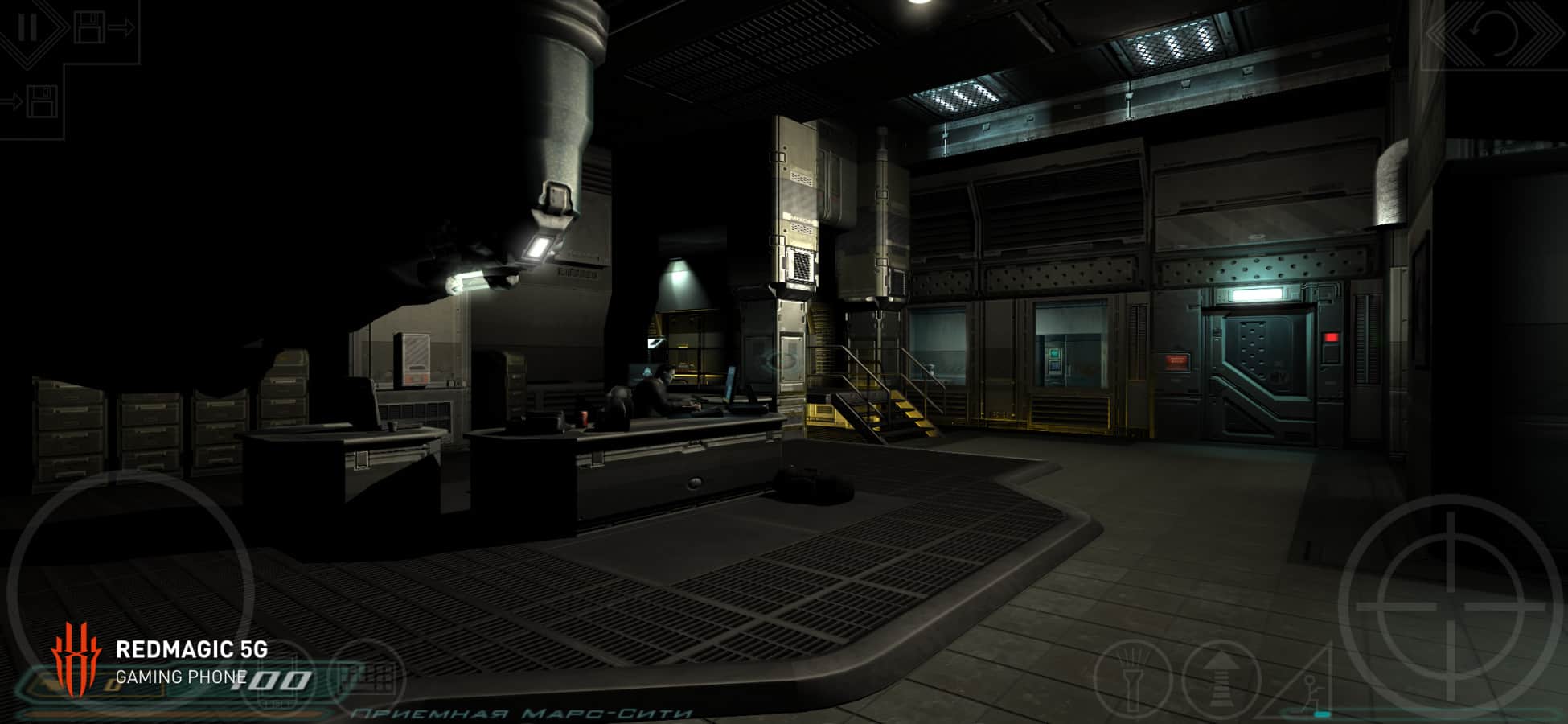Toggle the flashlight button

[1131, 678]
